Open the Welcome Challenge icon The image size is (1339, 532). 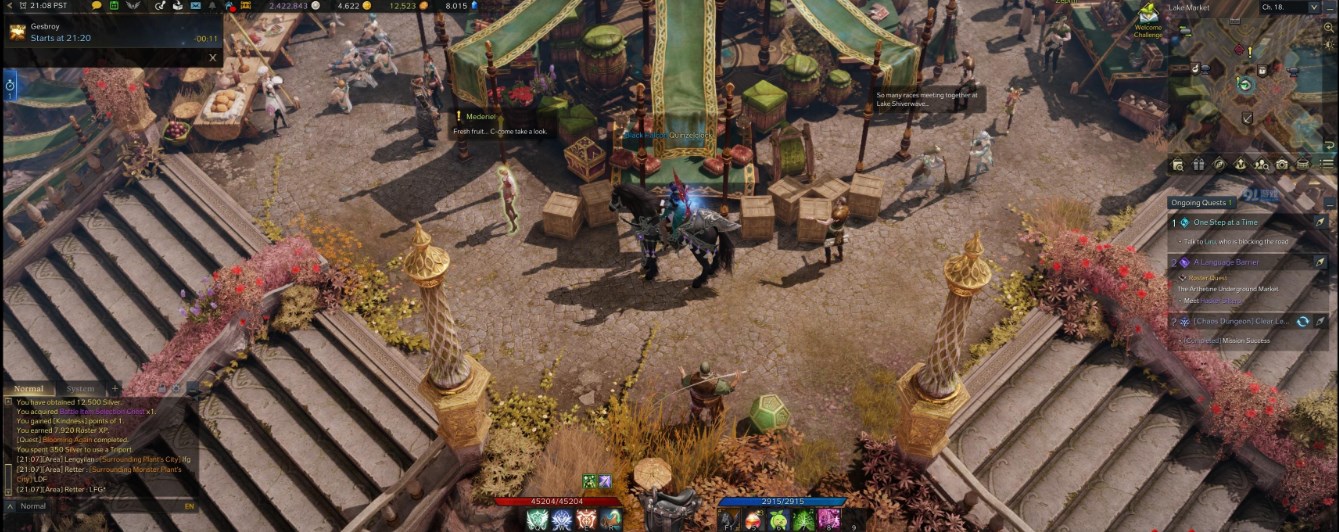1147,16
